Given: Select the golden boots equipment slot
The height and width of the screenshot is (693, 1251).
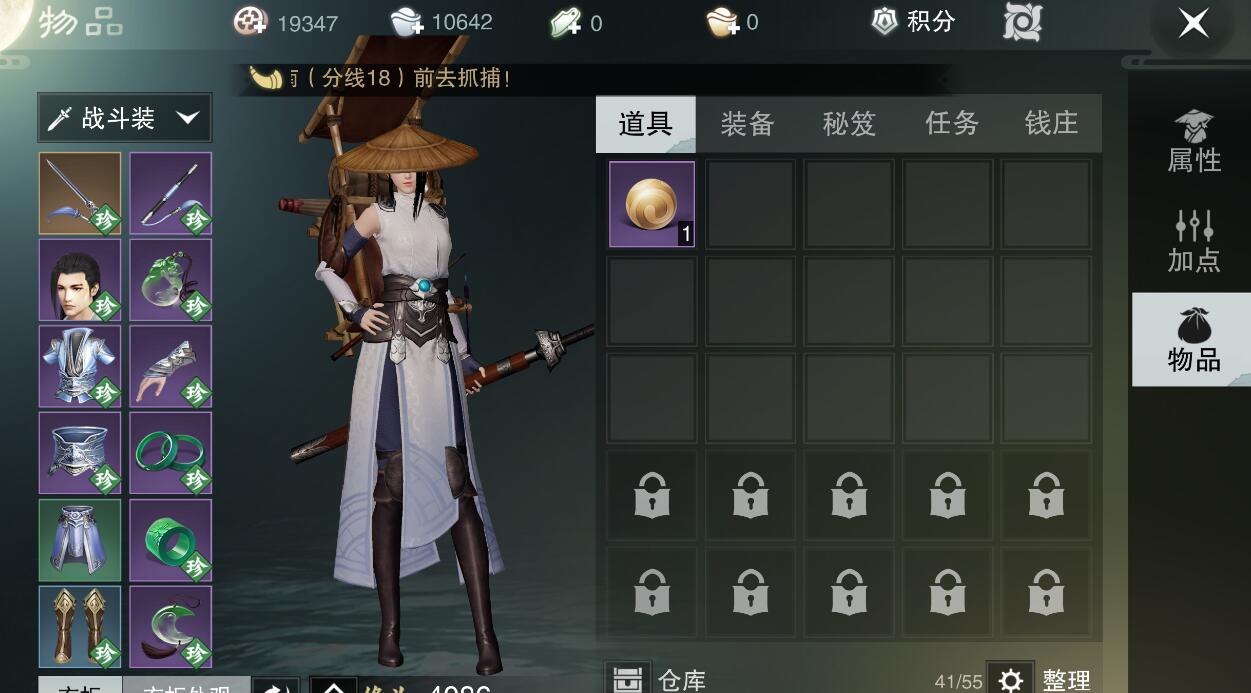Looking at the screenshot, I should [80, 626].
